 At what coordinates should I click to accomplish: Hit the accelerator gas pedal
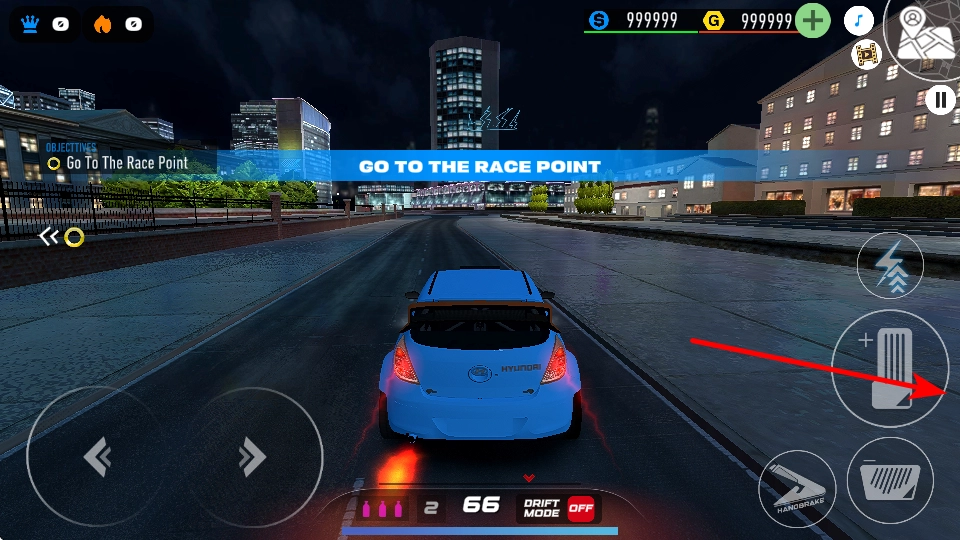click(x=889, y=369)
